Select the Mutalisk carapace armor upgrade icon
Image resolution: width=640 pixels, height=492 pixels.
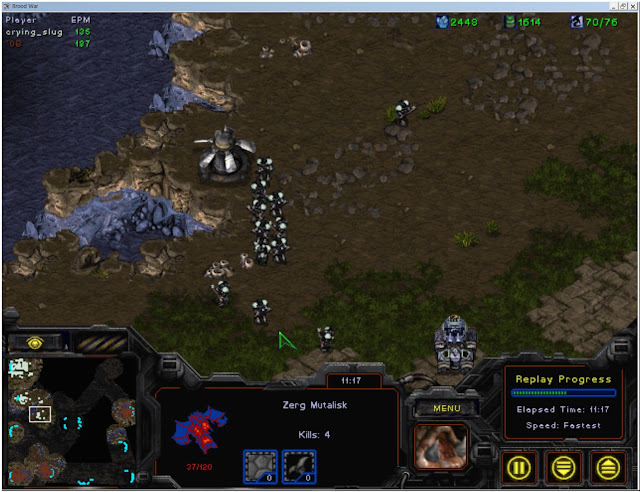pos(260,465)
